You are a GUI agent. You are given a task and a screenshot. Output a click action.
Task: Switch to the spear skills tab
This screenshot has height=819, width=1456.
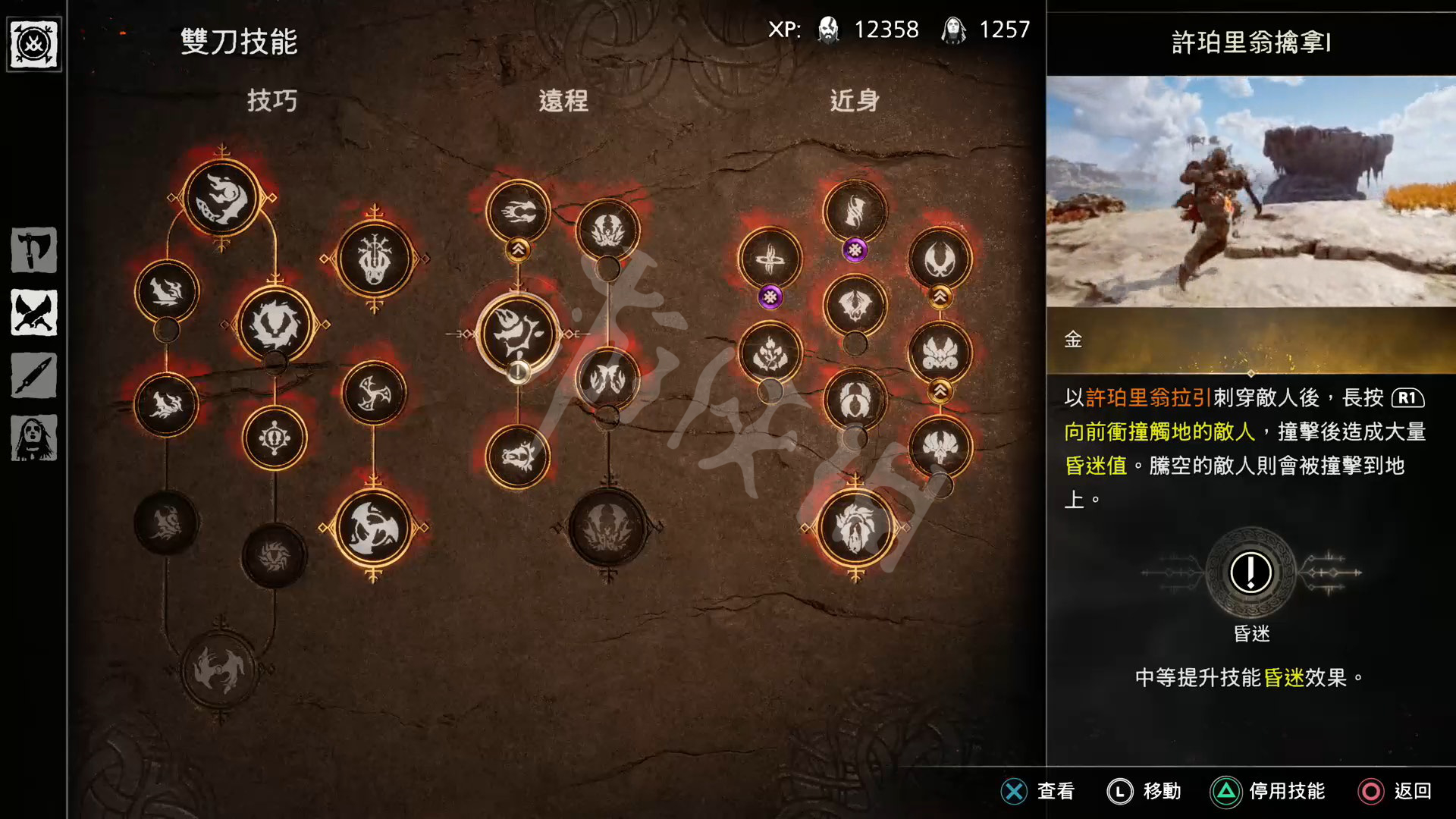coord(34,375)
